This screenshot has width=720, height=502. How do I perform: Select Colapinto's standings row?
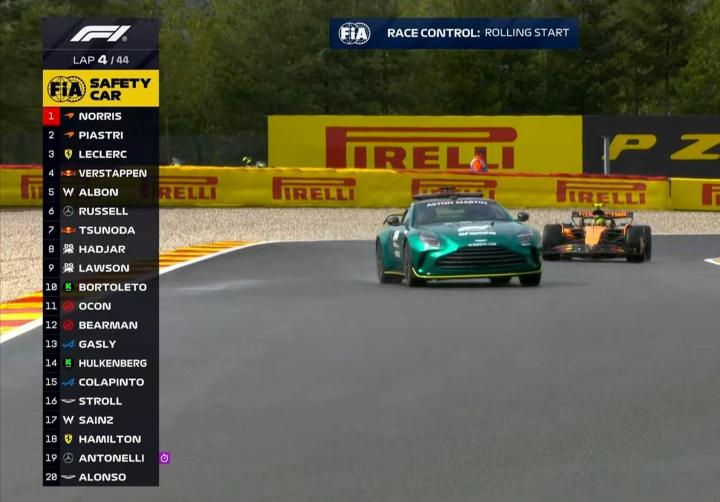(x=100, y=382)
